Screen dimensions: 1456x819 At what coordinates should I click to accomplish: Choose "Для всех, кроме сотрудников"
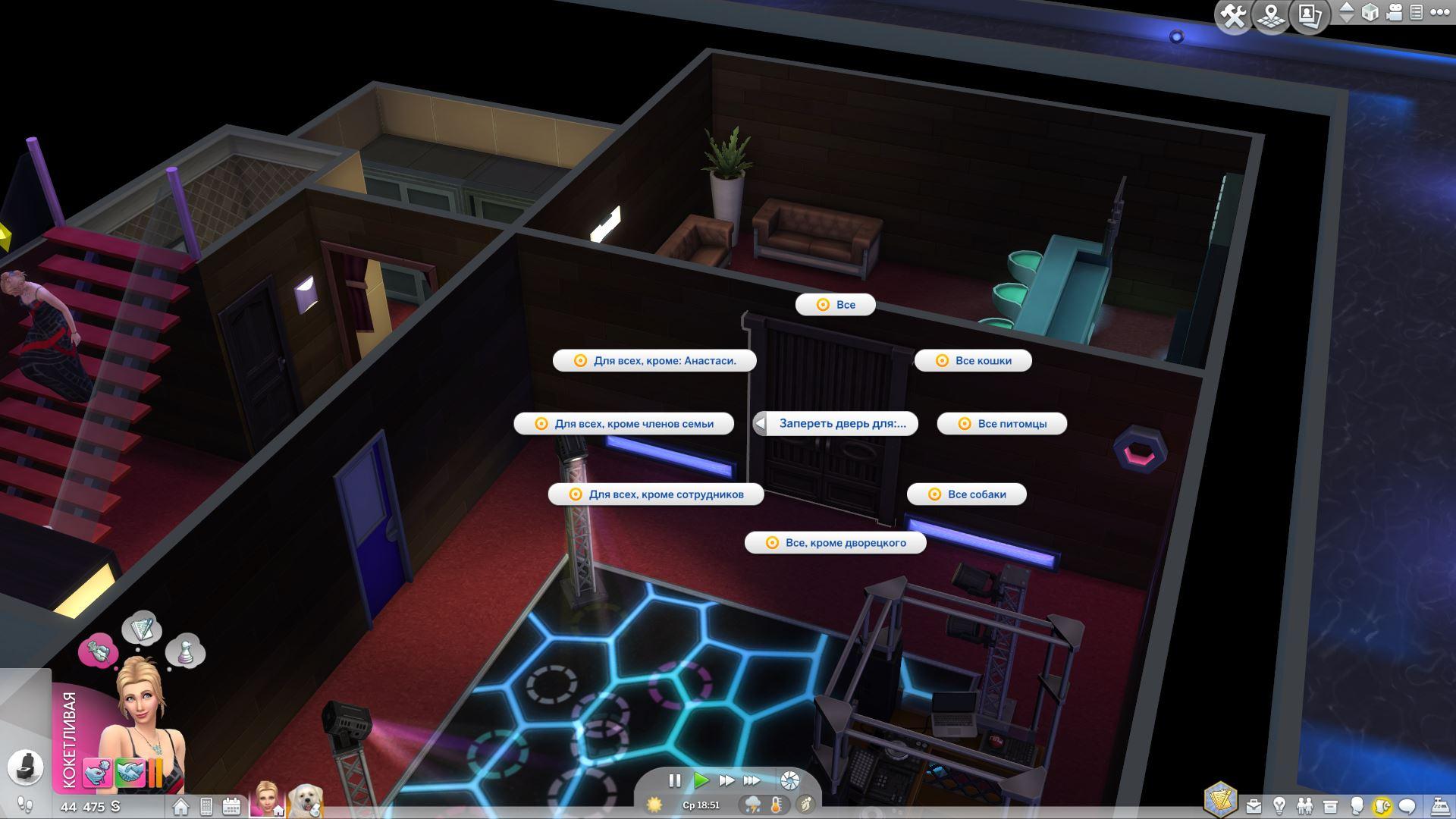click(x=655, y=494)
